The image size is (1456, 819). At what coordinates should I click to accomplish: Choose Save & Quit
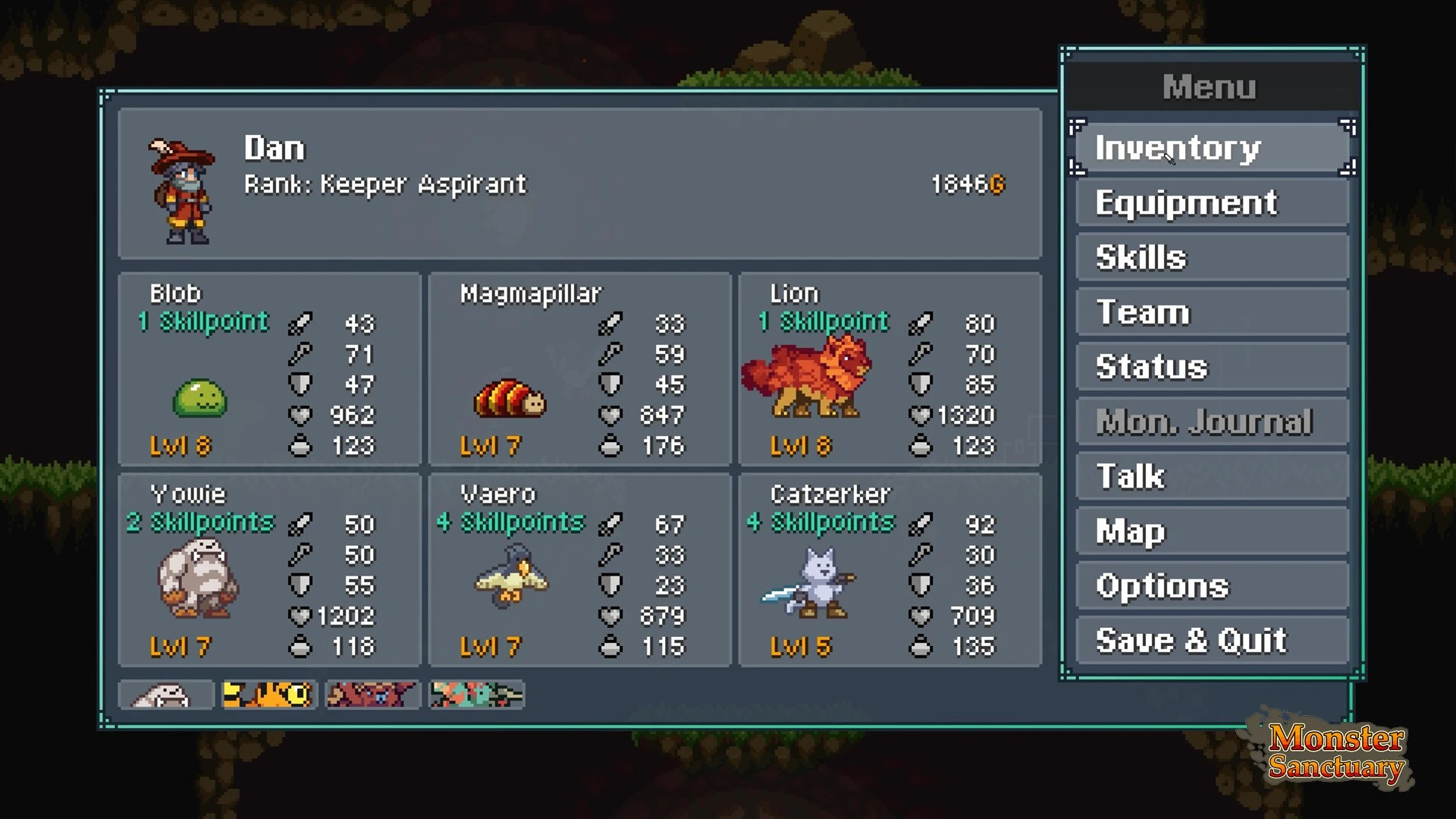pos(1212,641)
